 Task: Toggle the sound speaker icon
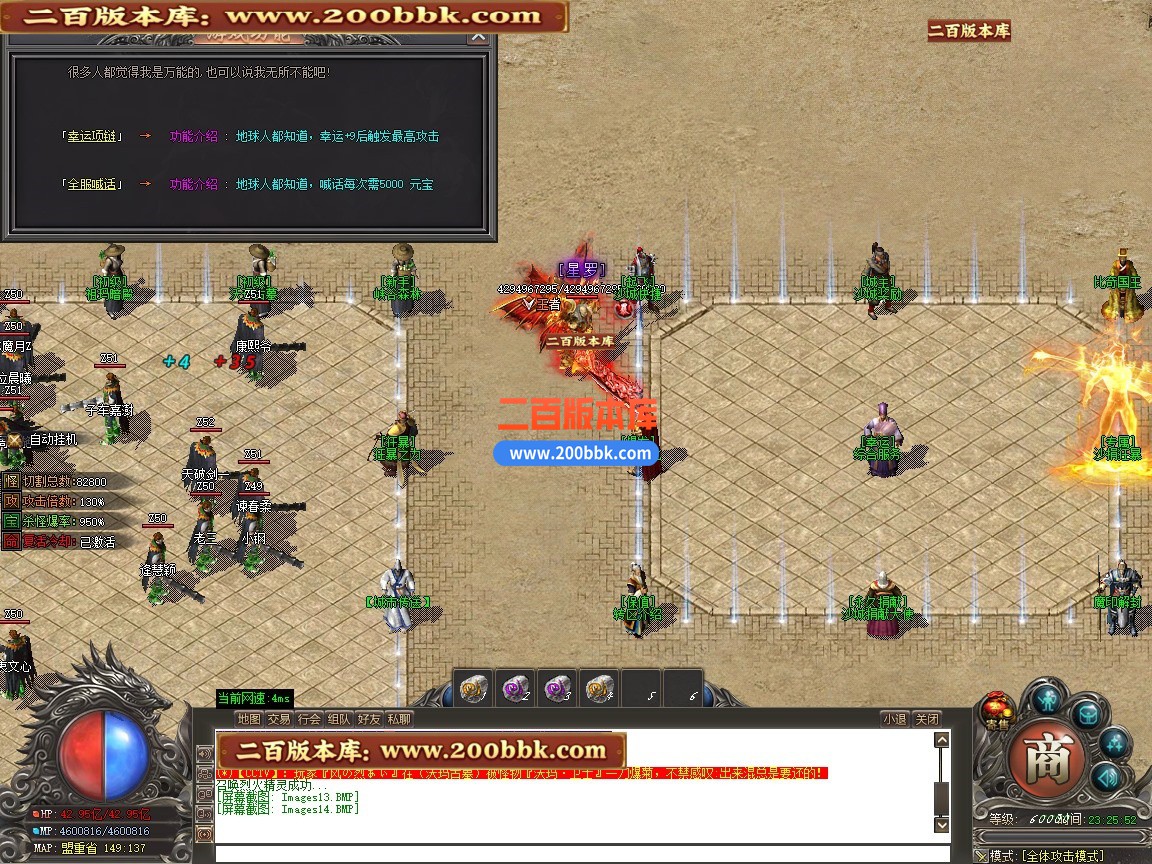click(x=1106, y=777)
